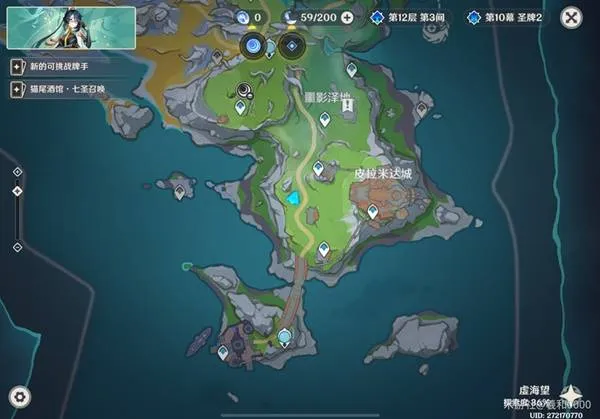600x419 pixels.
Task: Close the map screen
Action: [571, 17]
